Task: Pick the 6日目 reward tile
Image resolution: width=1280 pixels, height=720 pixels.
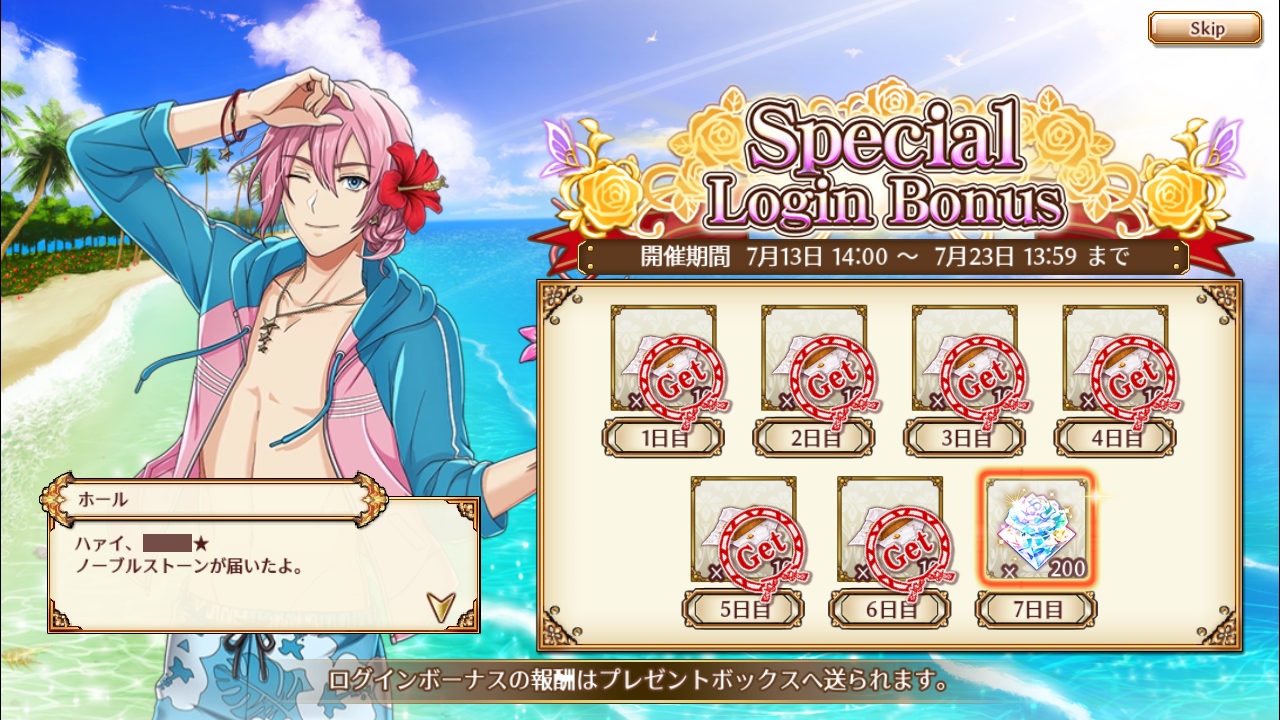Action: [890, 531]
